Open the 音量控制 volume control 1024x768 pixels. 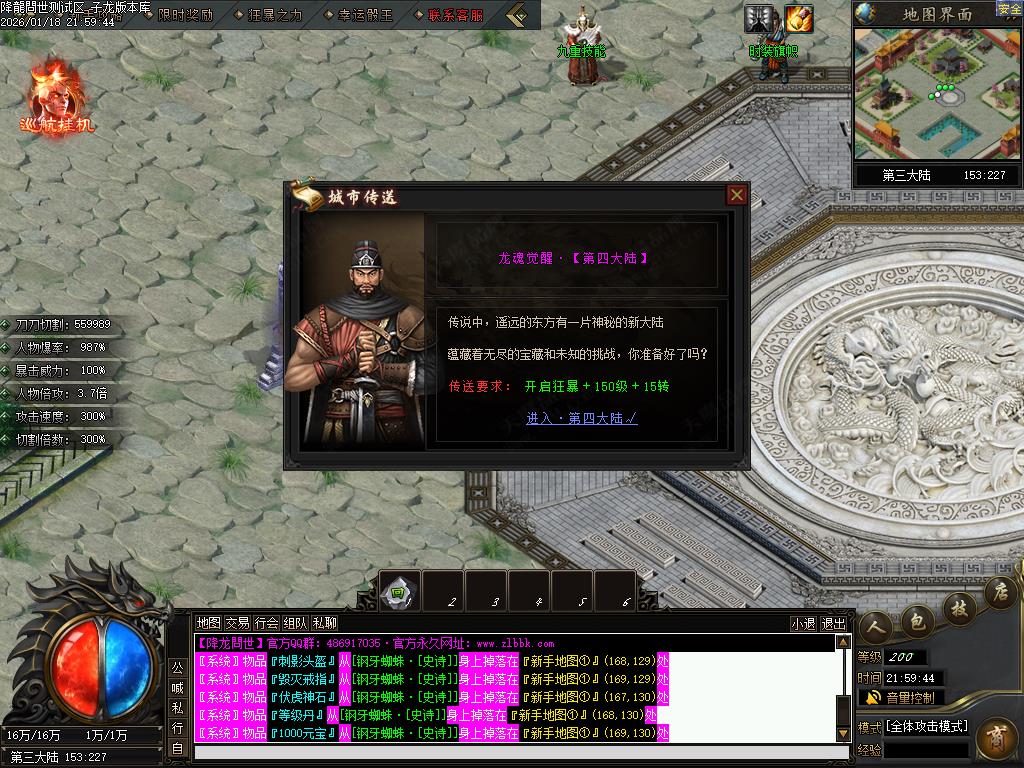click(900, 697)
